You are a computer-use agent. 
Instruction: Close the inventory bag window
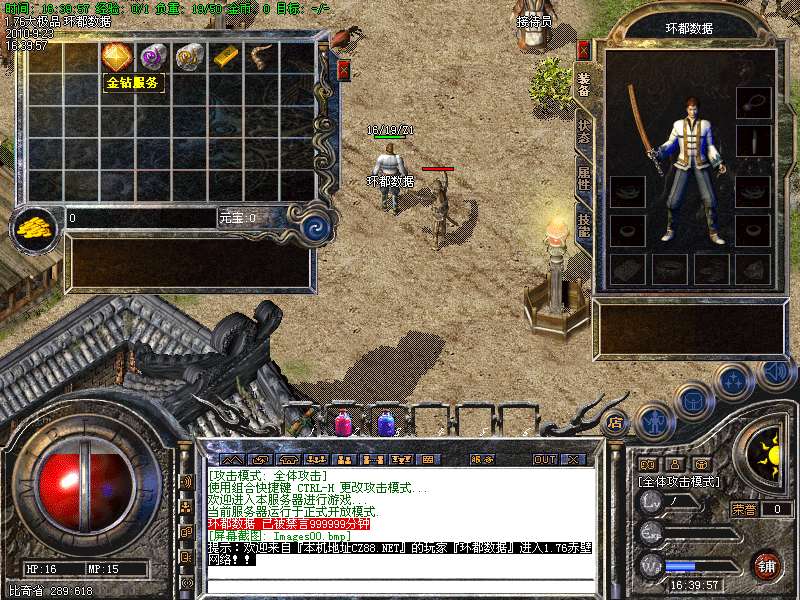(x=343, y=70)
